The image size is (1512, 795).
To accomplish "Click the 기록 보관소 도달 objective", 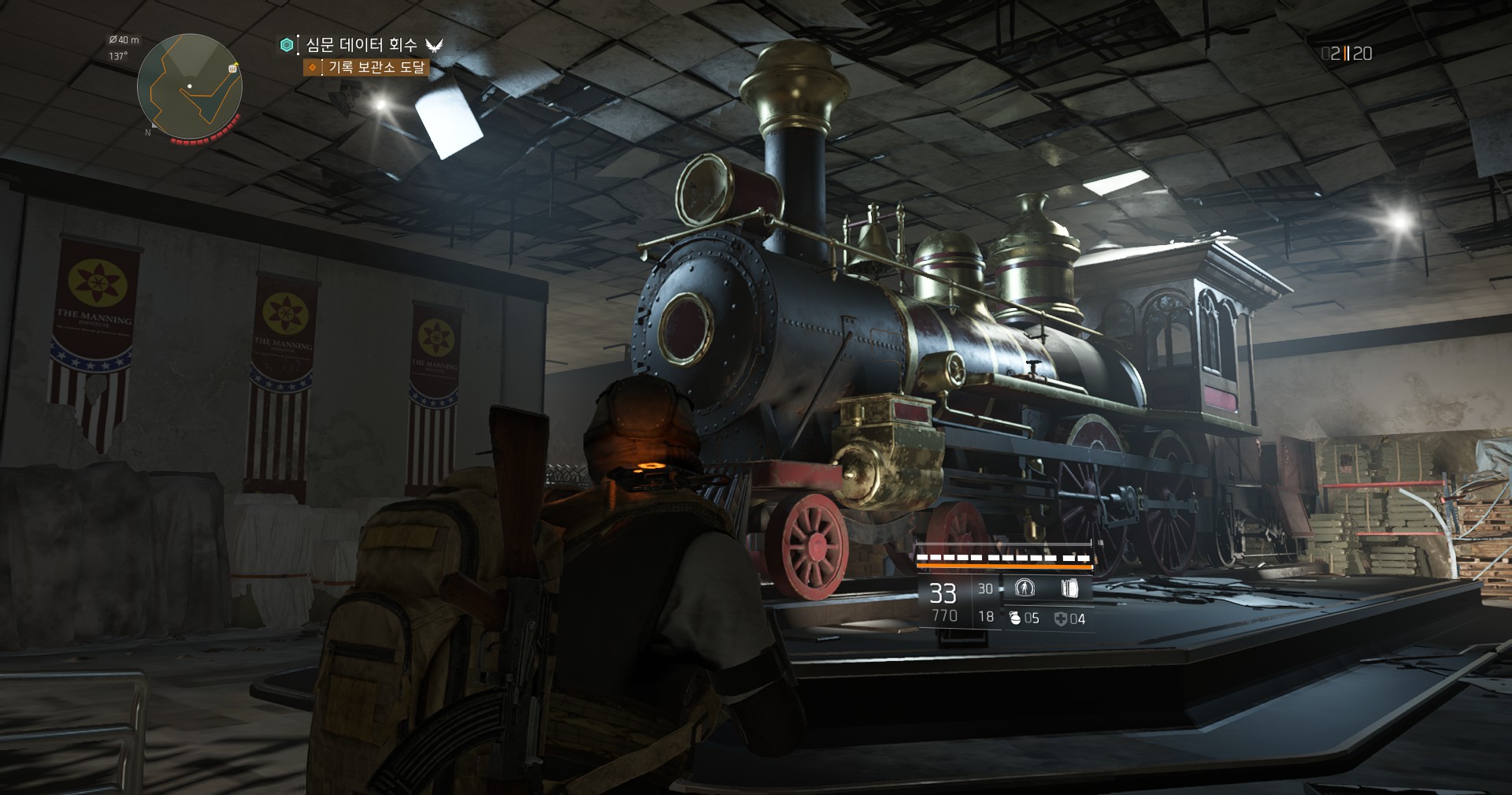I will click(376, 68).
